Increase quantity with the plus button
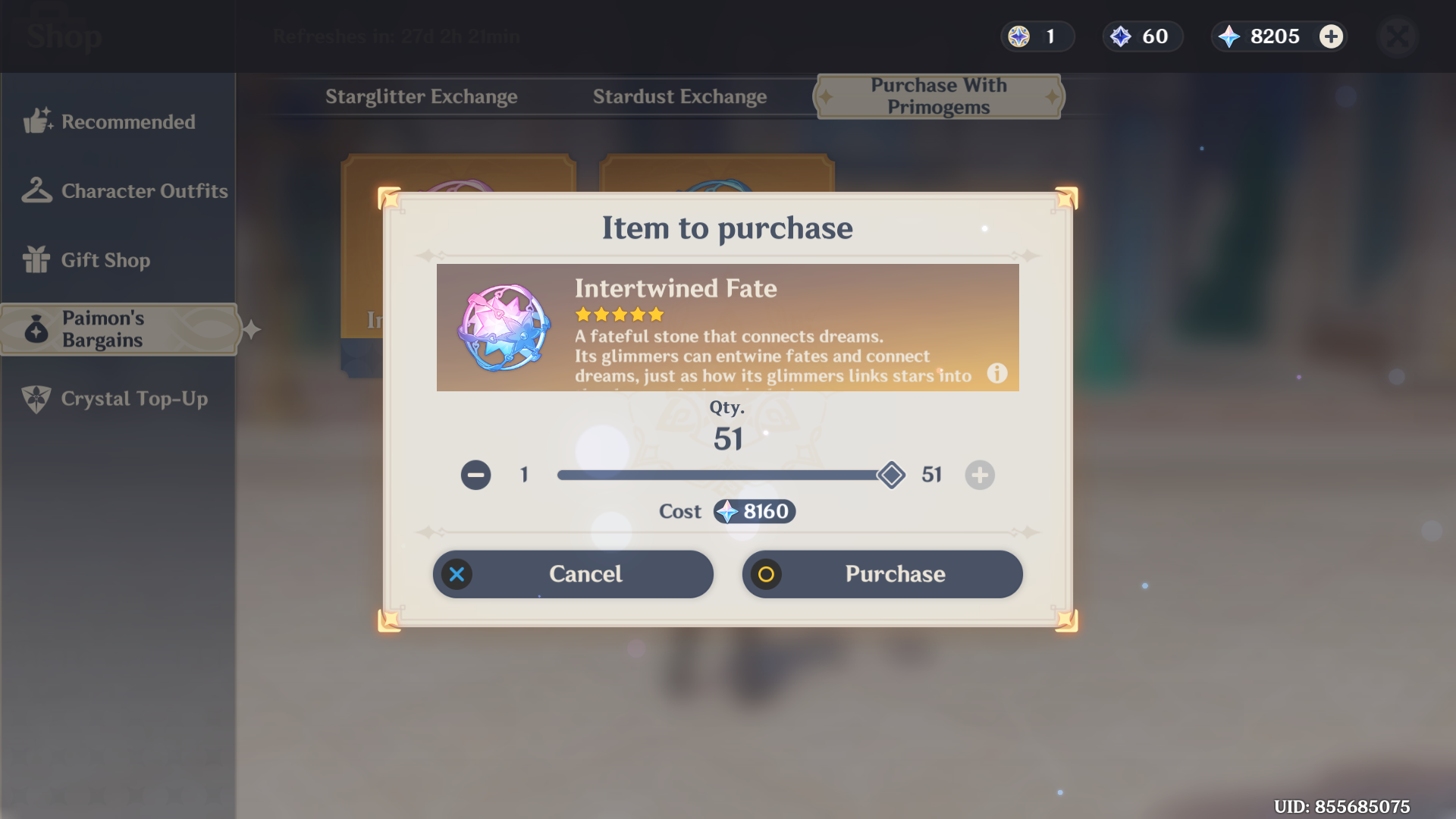This screenshot has width=1456, height=819. coord(979,475)
